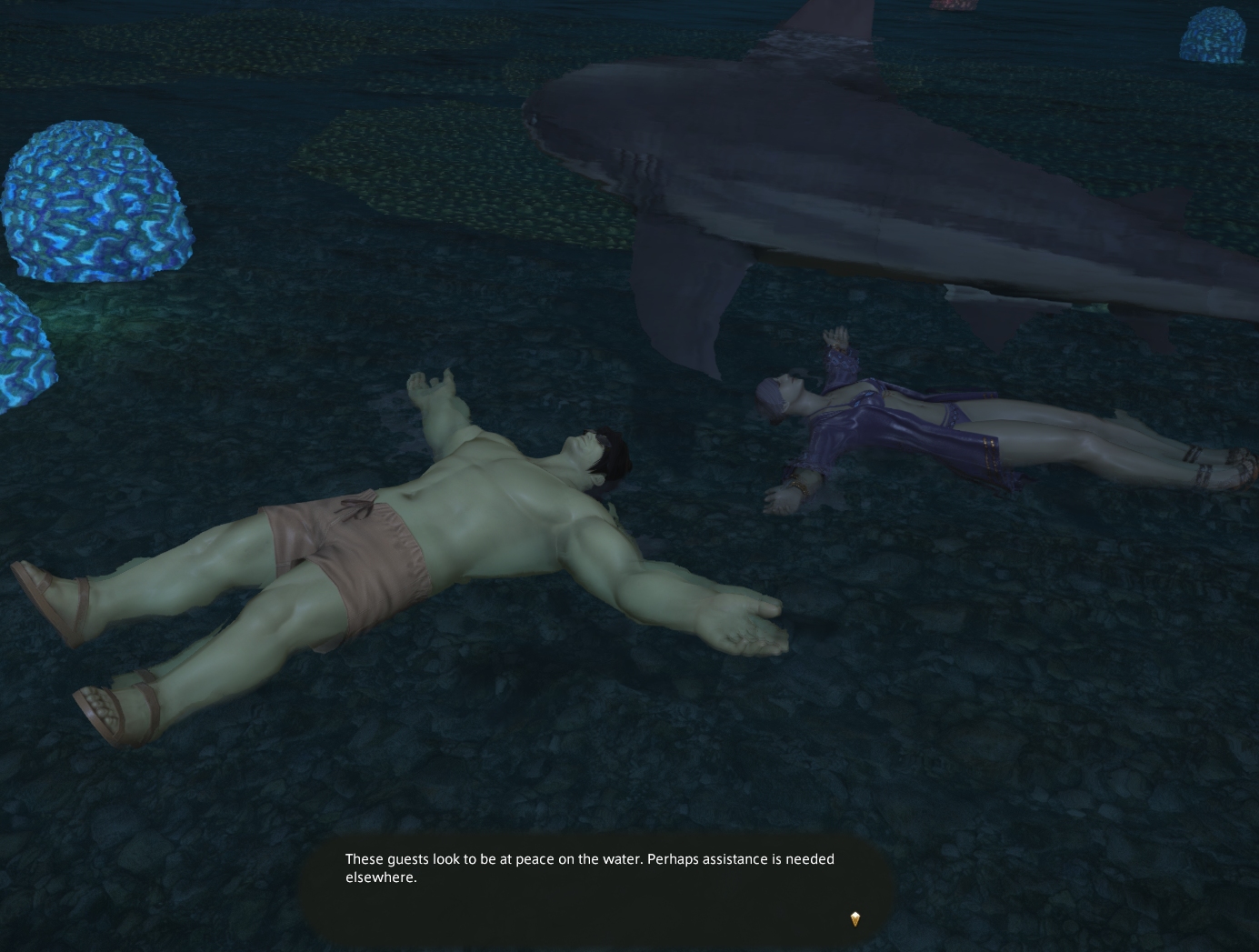Advance dialogue with the gold arrow indicator
Screen dimensions: 1259x952
point(854,918)
